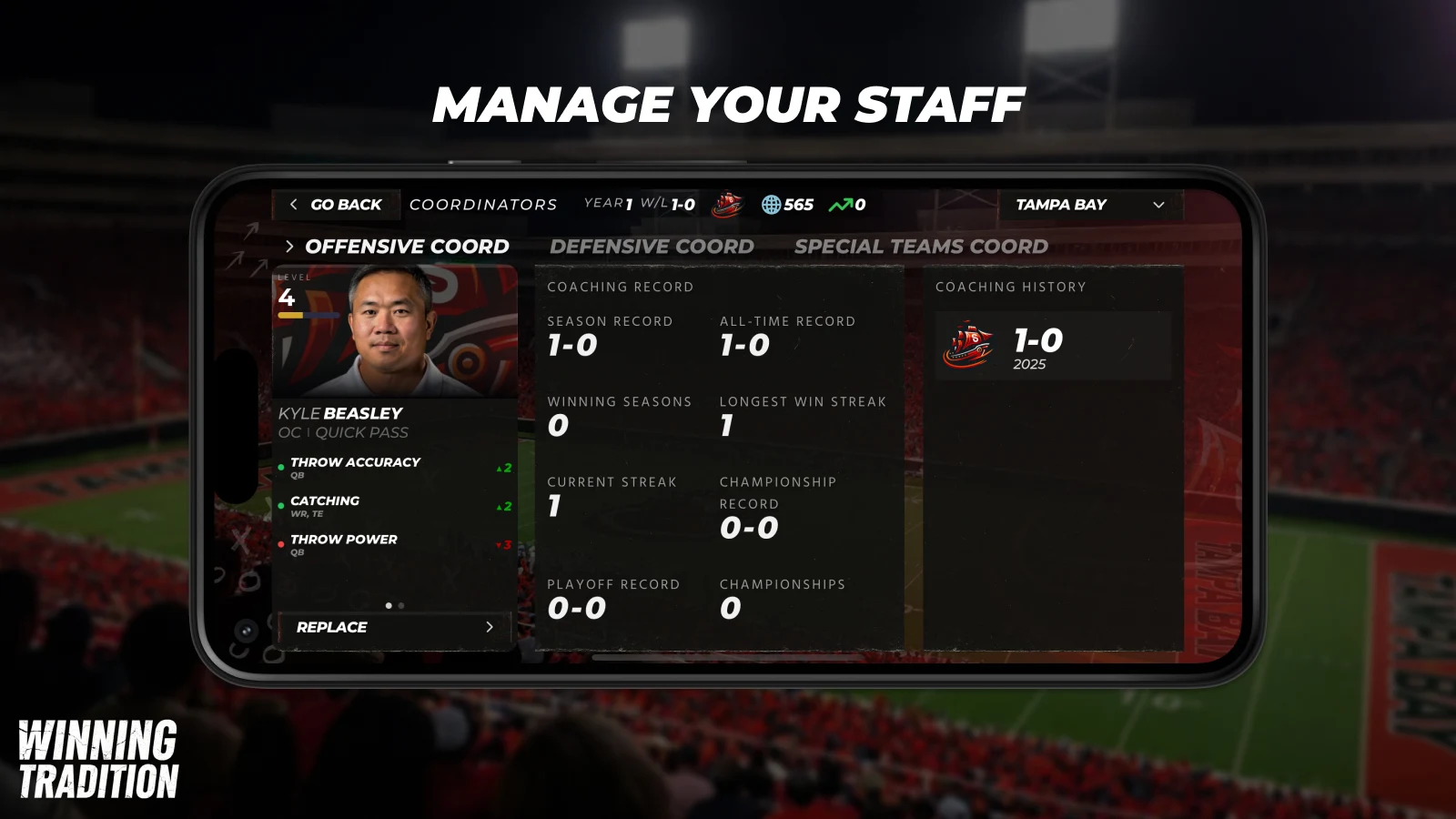This screenshot has height=819, width=1456.
Task: Switch to the Offensive Coord tab
Action: 406,247
